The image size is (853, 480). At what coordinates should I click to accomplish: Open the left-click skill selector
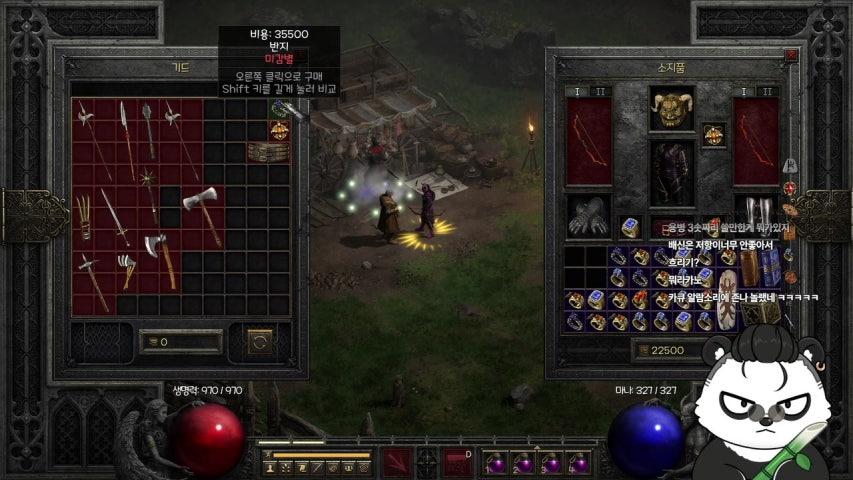pos(396,462)
